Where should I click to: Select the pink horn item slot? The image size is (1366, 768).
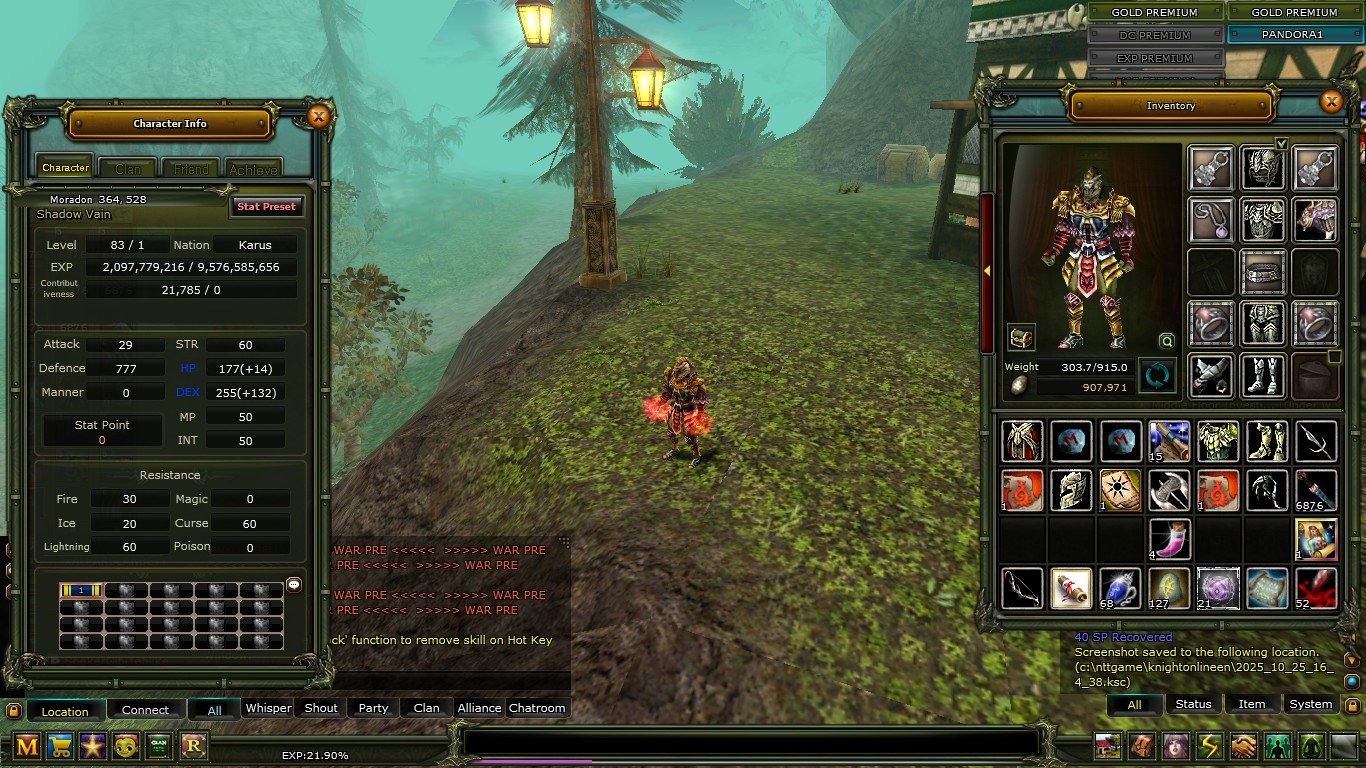click(x=1169, y=538)
